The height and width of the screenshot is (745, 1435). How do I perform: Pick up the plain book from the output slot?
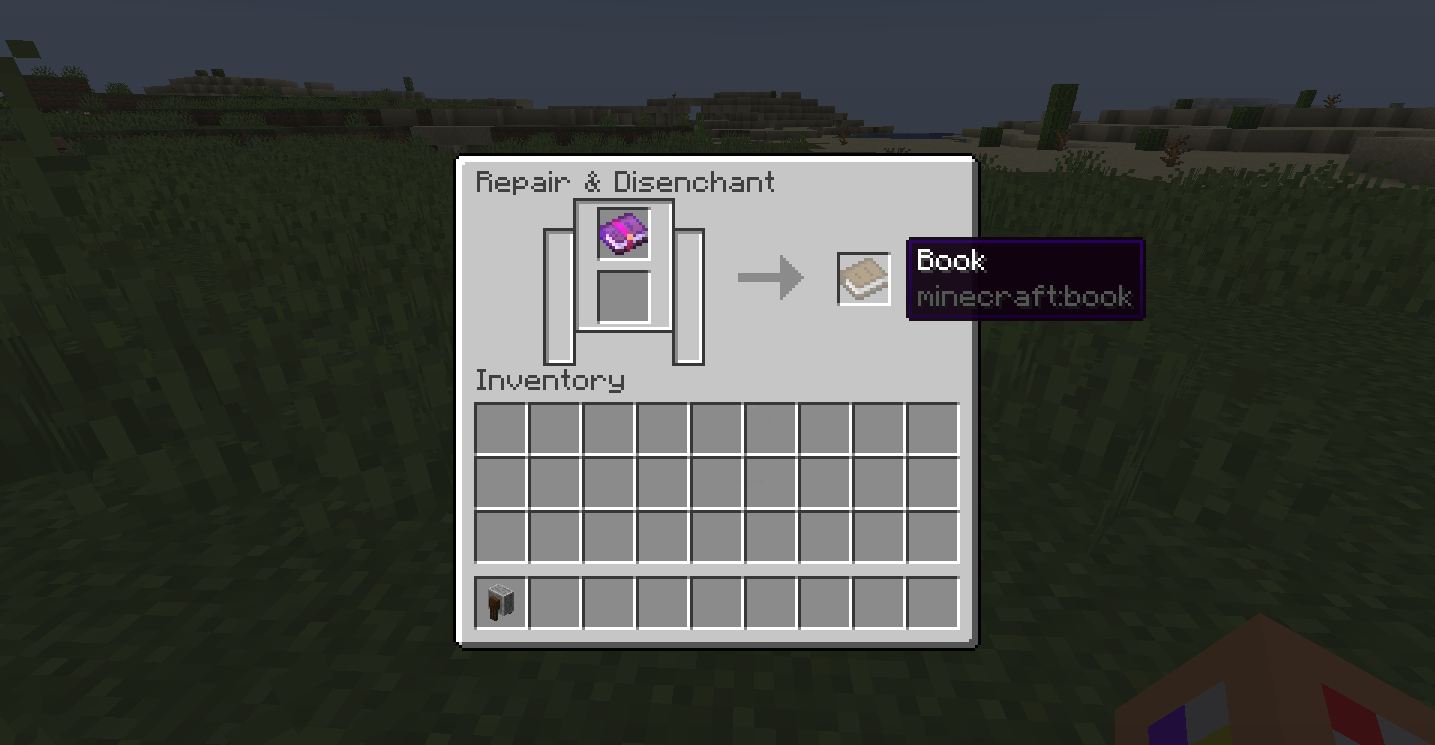pyautogui.click(x=862, y=278)
